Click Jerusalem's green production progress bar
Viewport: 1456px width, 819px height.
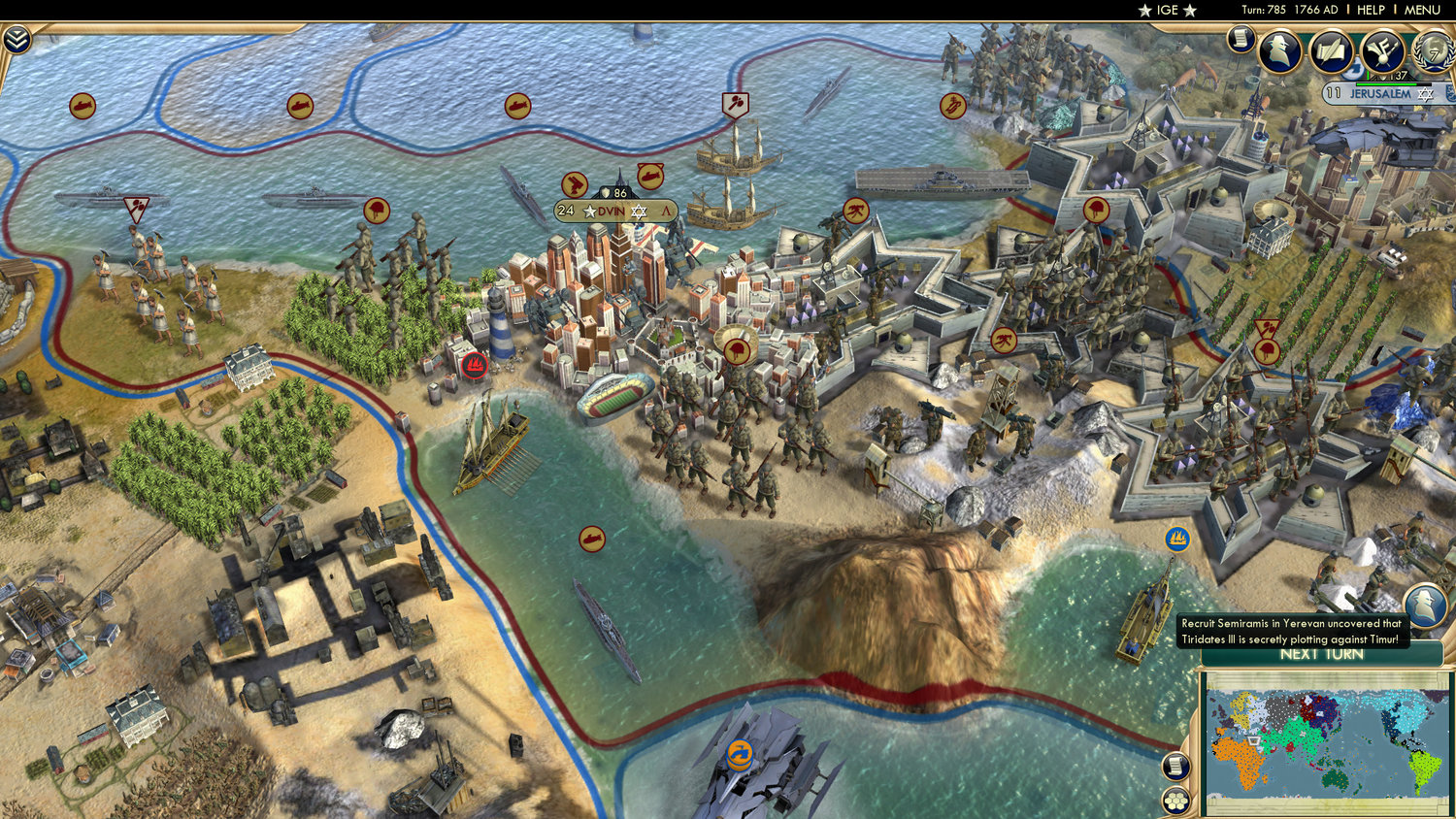tap(1386, 83)
